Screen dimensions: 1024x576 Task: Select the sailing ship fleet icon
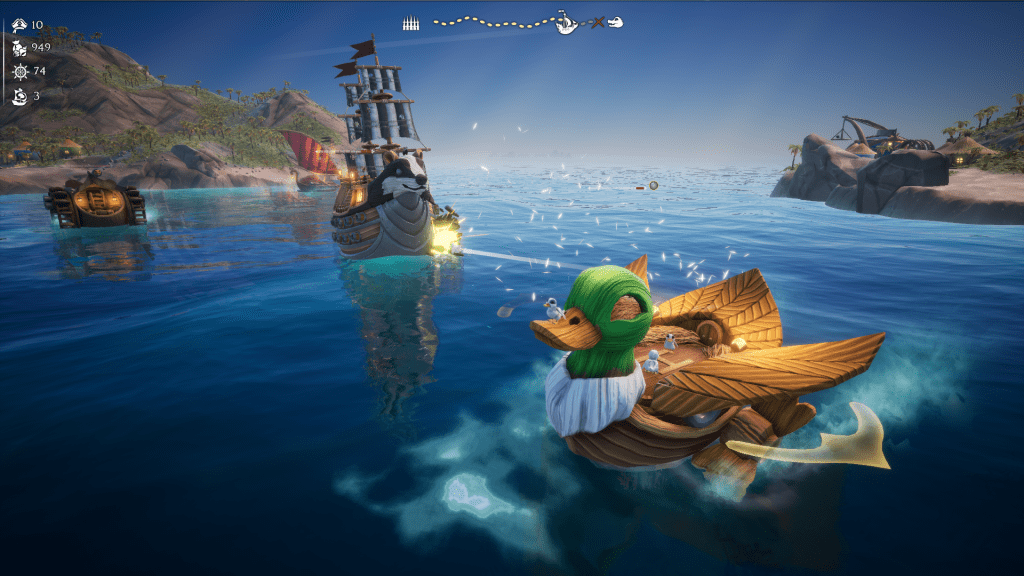(19, 96)
